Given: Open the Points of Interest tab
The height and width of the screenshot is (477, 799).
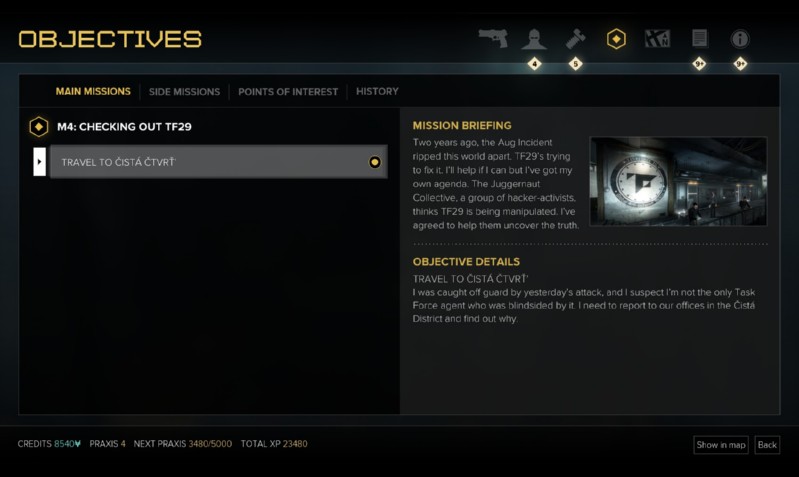Looking at the screenshot, I should point(288,92).
